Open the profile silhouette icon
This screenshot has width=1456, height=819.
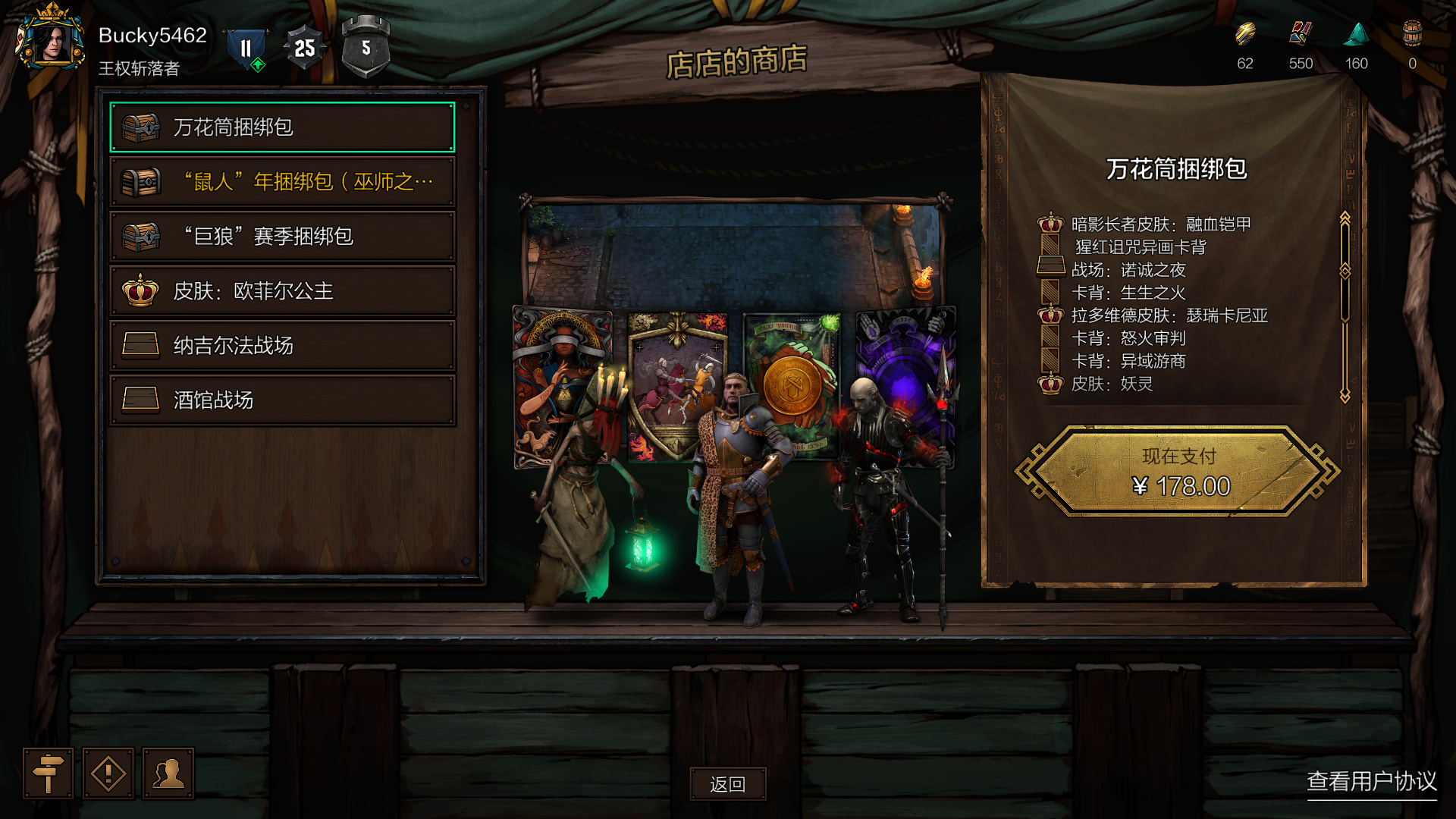tap(168, 773)
